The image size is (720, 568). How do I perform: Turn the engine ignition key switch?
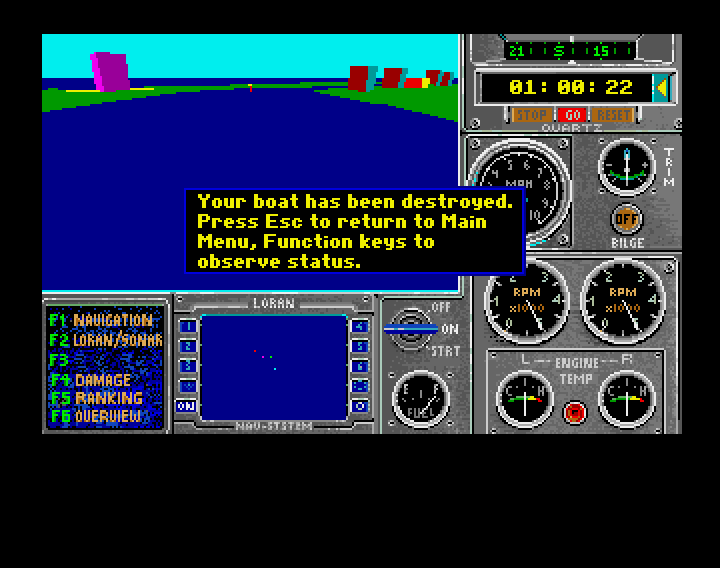click(x=412, y=327)
